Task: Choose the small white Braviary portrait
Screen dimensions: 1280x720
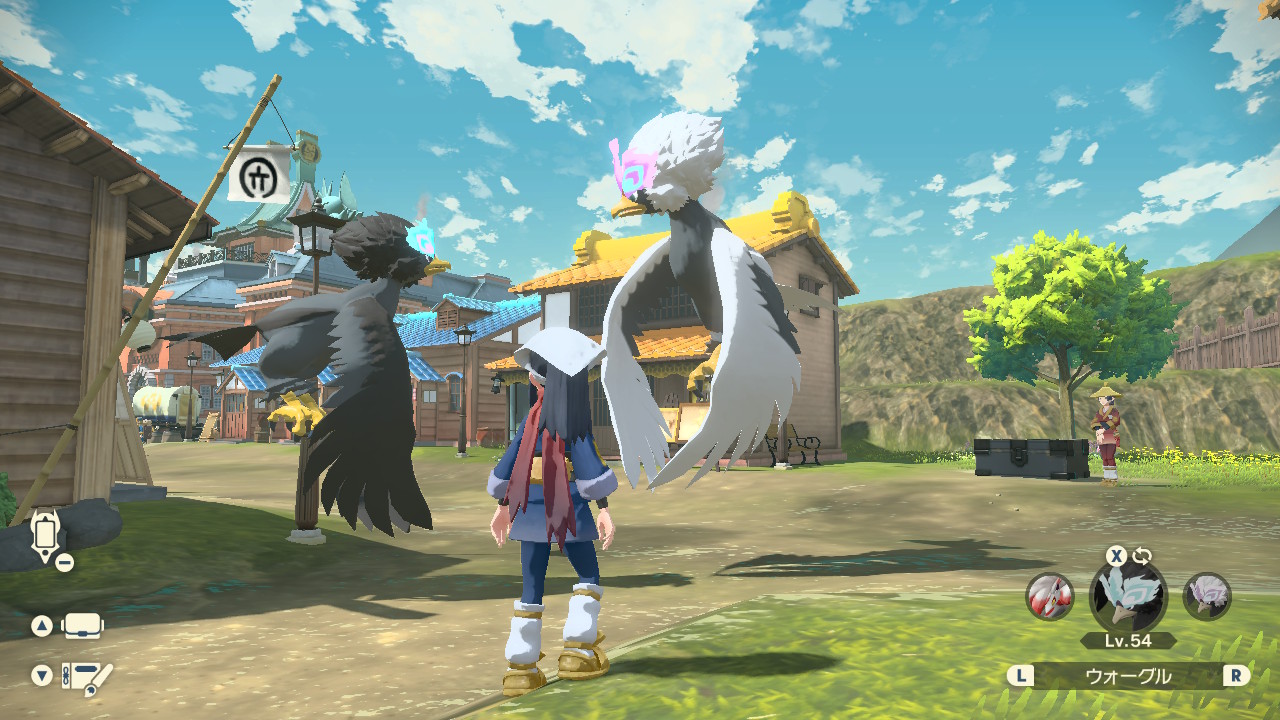Action: [1207, 597]
